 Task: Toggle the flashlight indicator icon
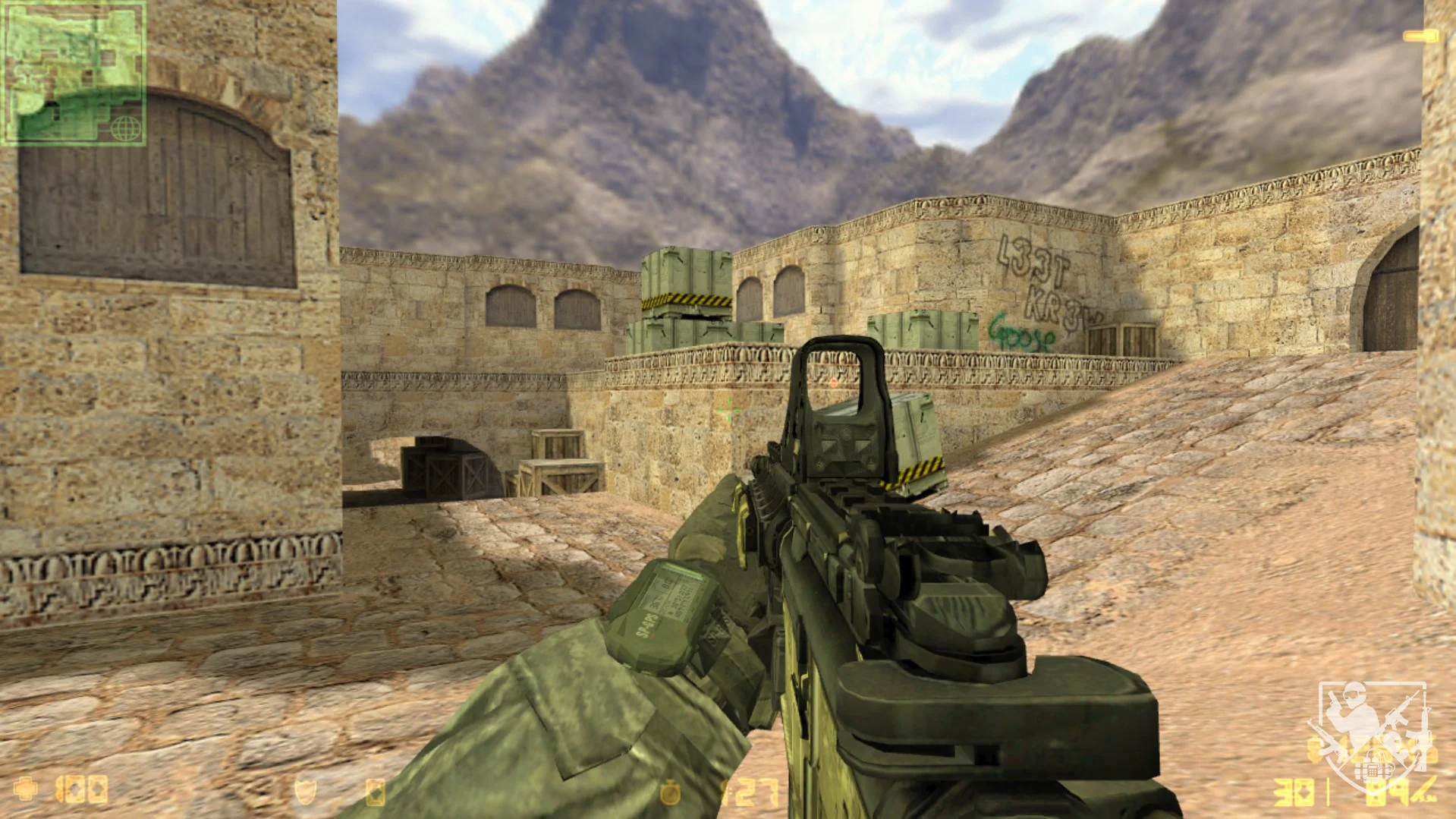tap(1420, 36)
